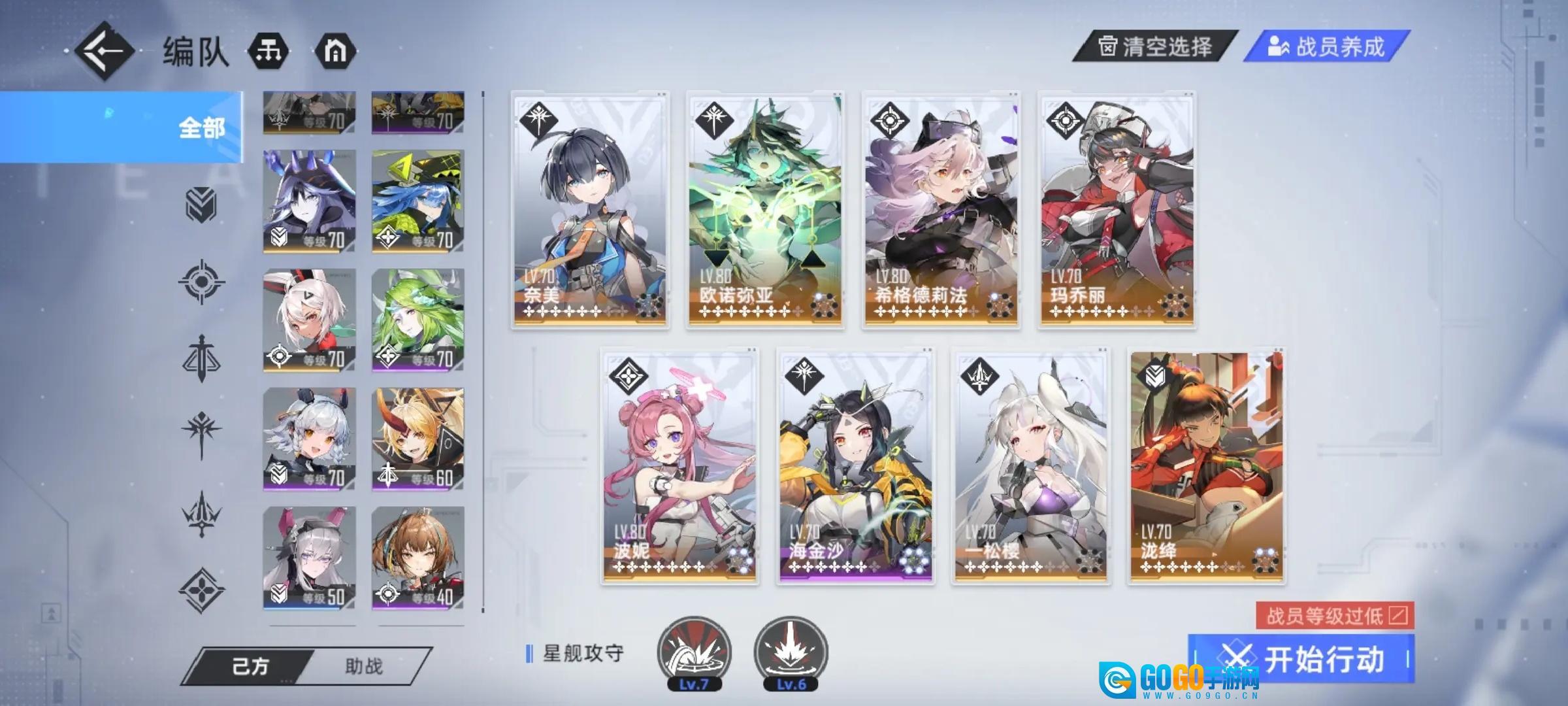Select the 欧诺弥亚 squad card

tap(765, 210)
